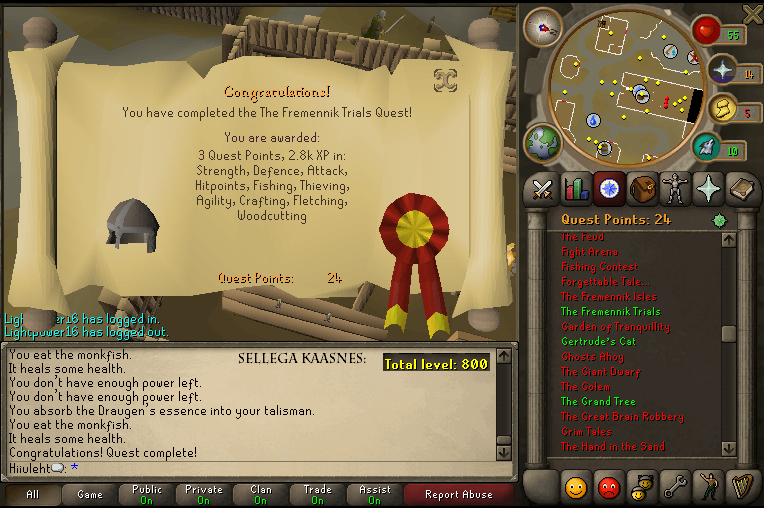Switch to the Combat Options tab
The width and height of the screenshot is (764, 508).
pyautogui.click(x=543, y=187)
